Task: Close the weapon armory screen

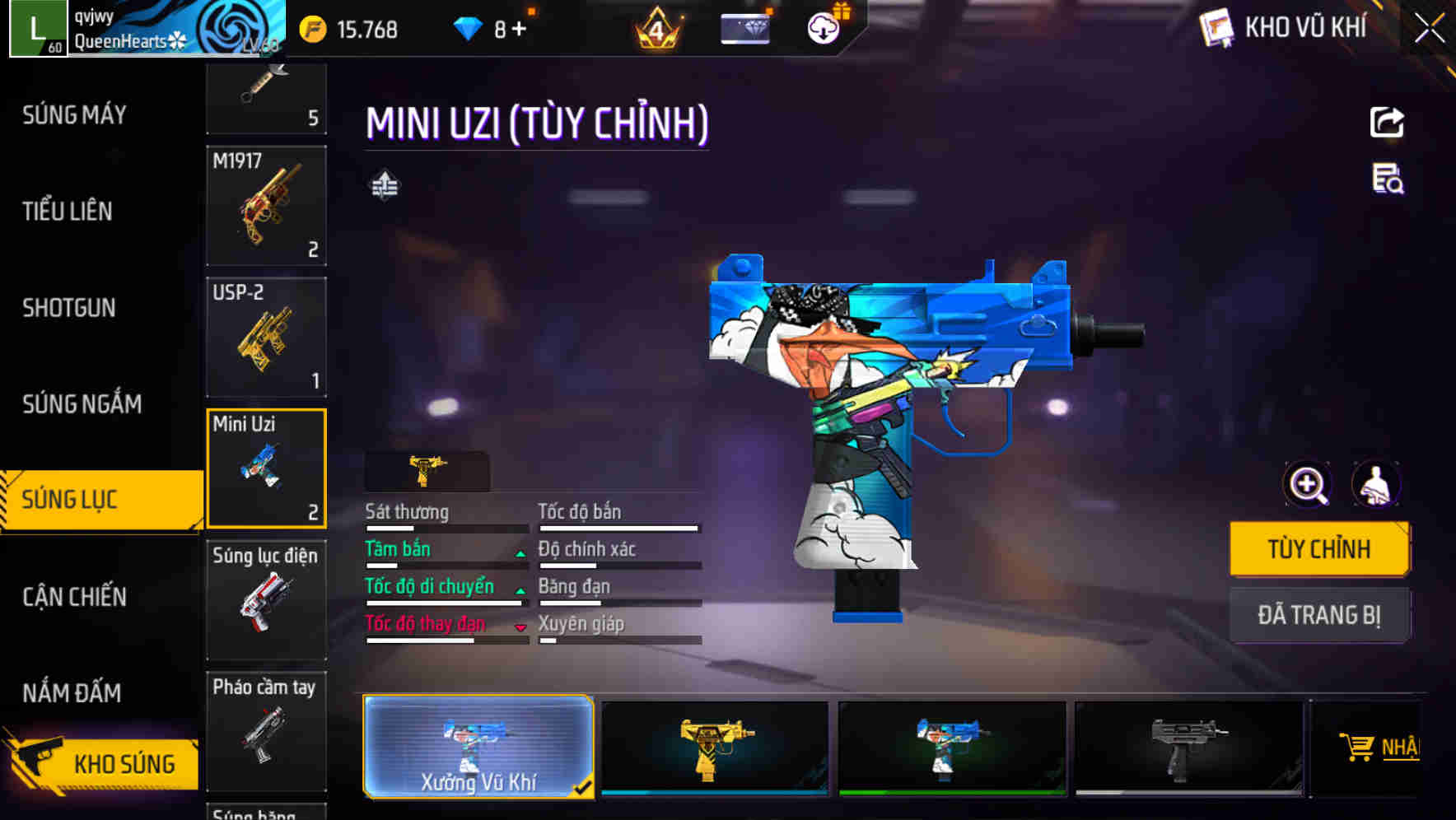Action: pos(1429,29)
